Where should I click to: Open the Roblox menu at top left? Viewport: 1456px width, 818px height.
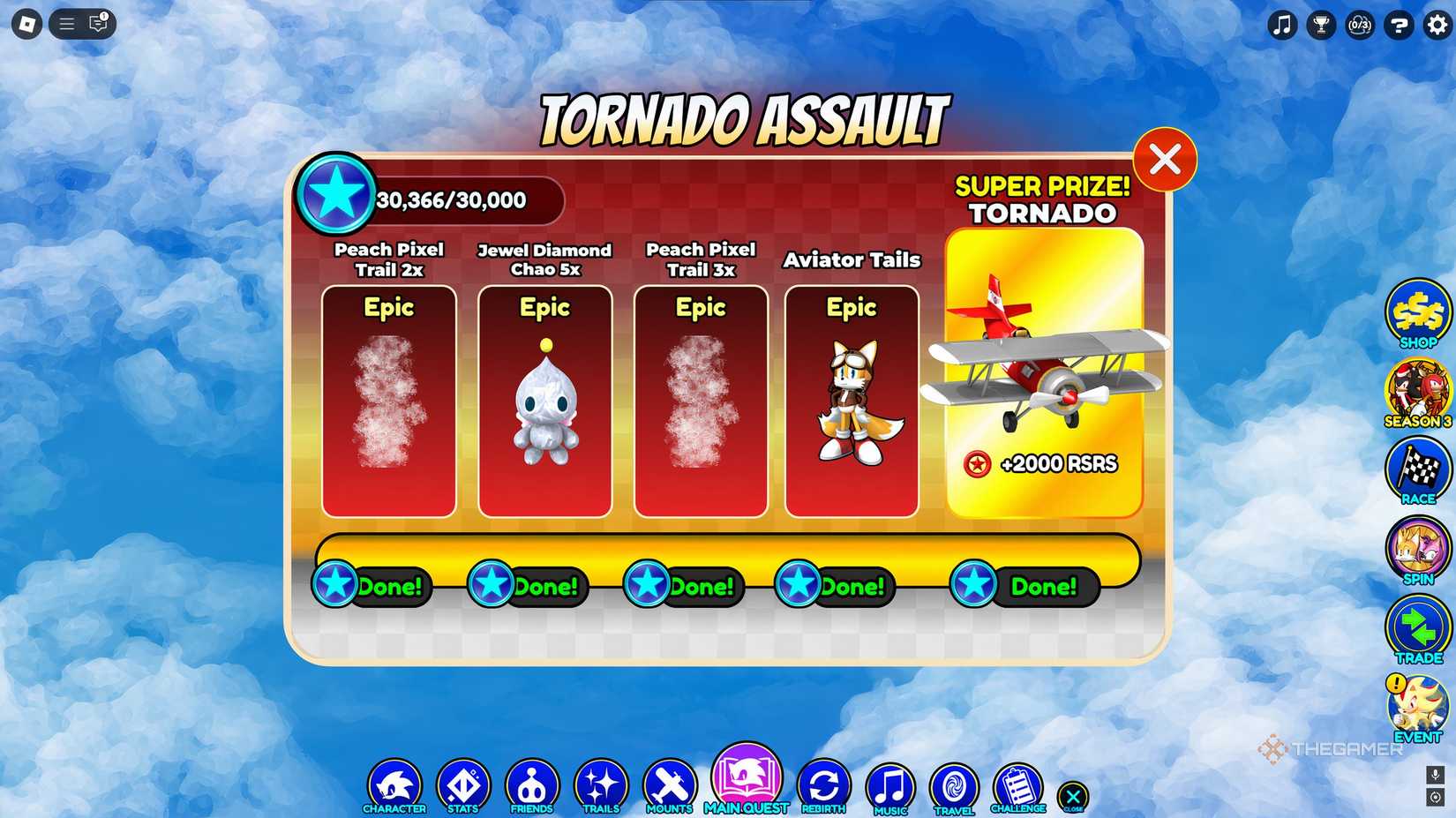27,23
